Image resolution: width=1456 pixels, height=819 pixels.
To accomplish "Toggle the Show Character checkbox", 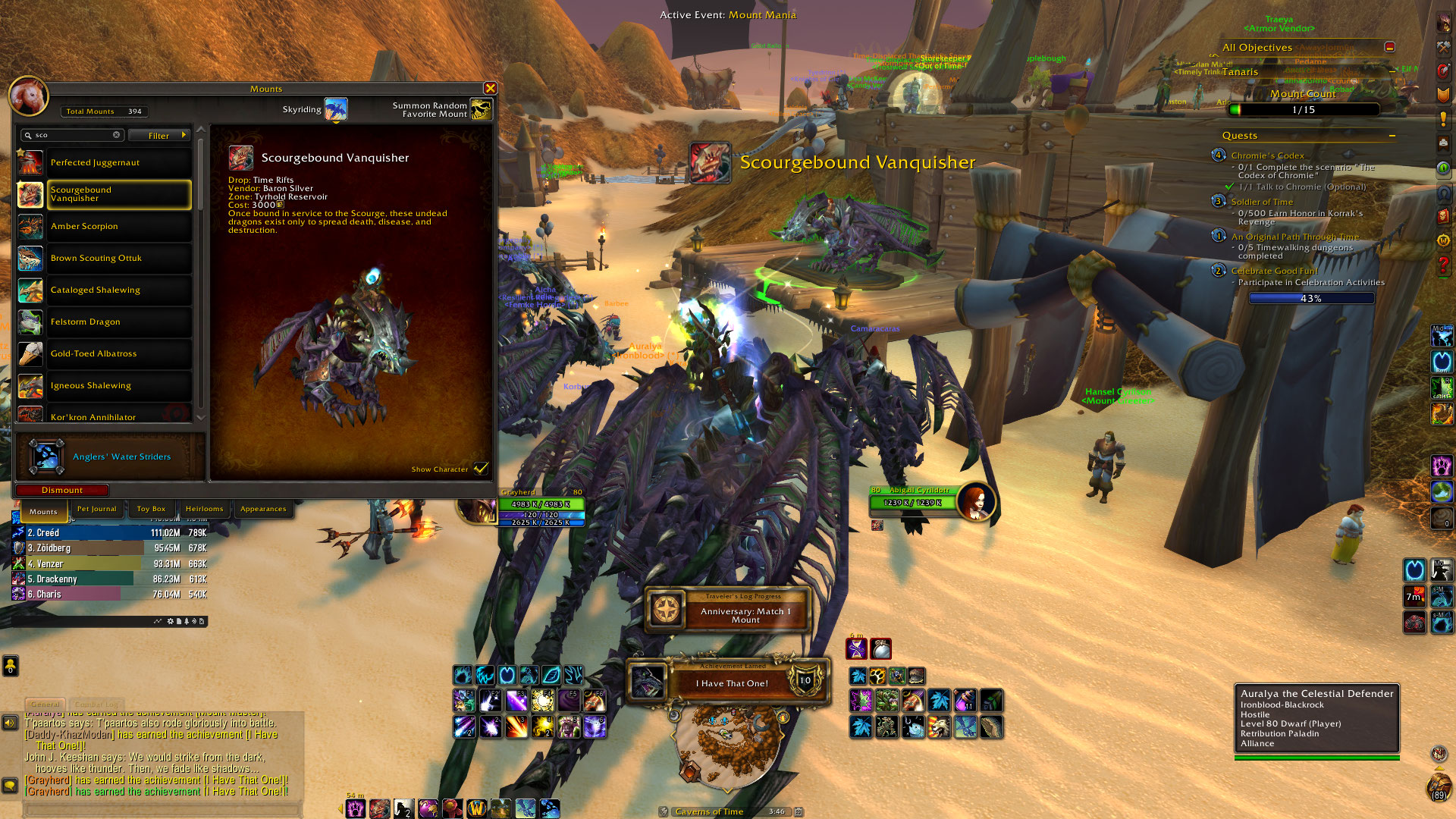I will [x=481, y=469].
